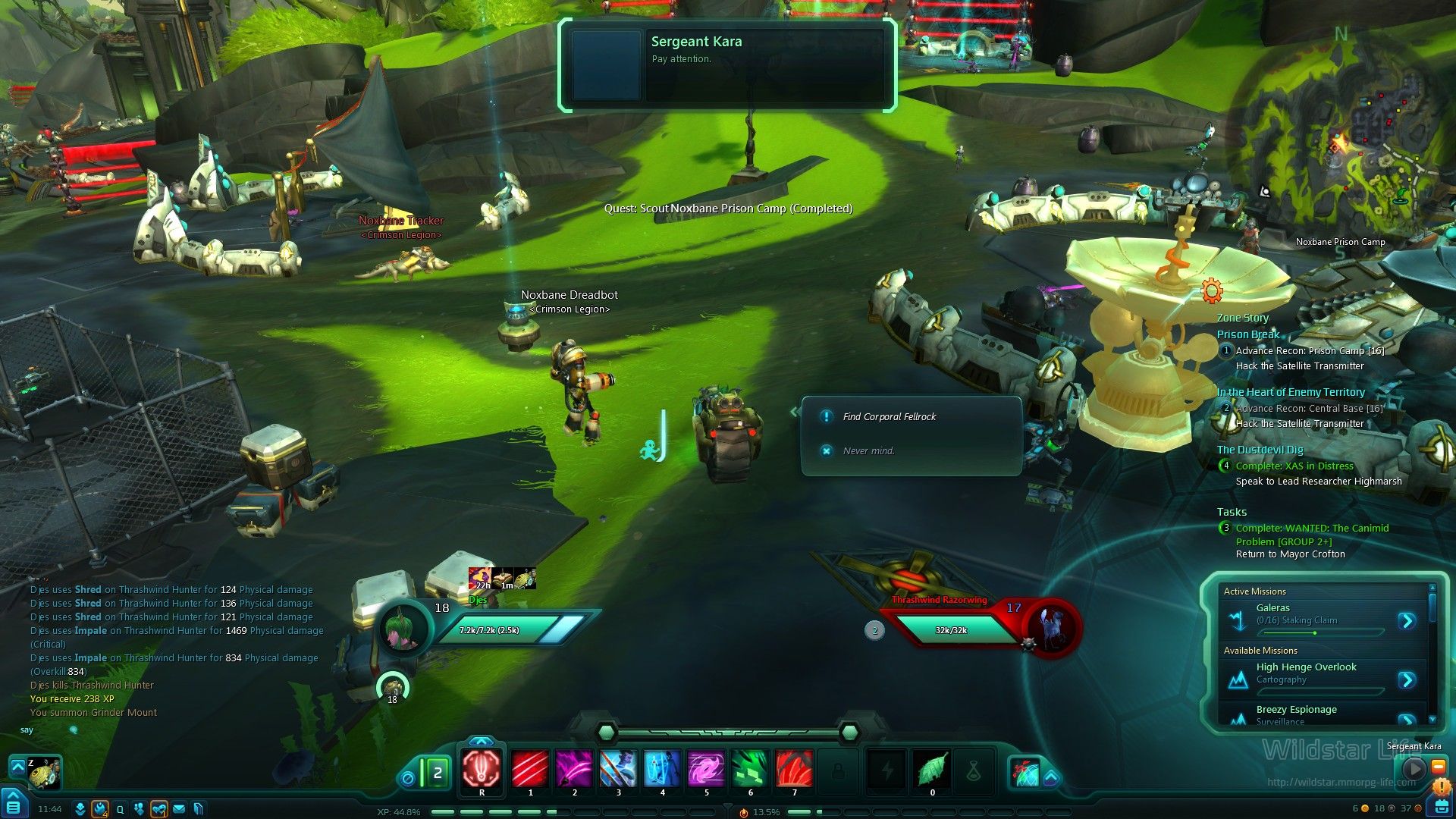
Task: Open the Galeras Staking Claim mission arrow
Action: point(1407,621)
